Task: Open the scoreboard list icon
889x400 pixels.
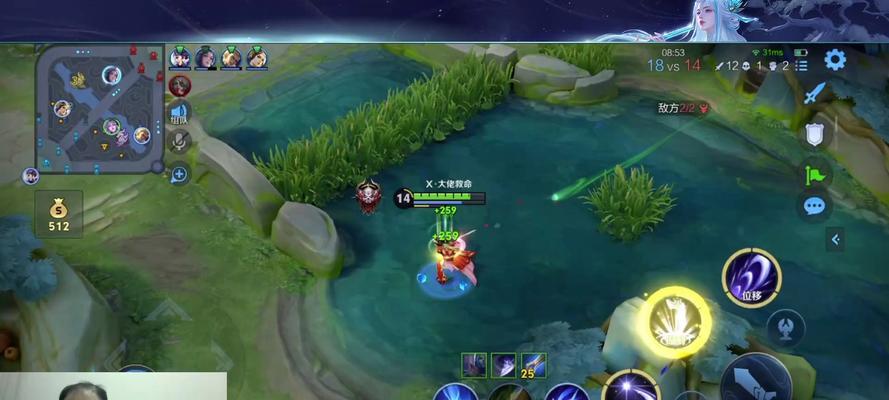Action: [802, 66]
